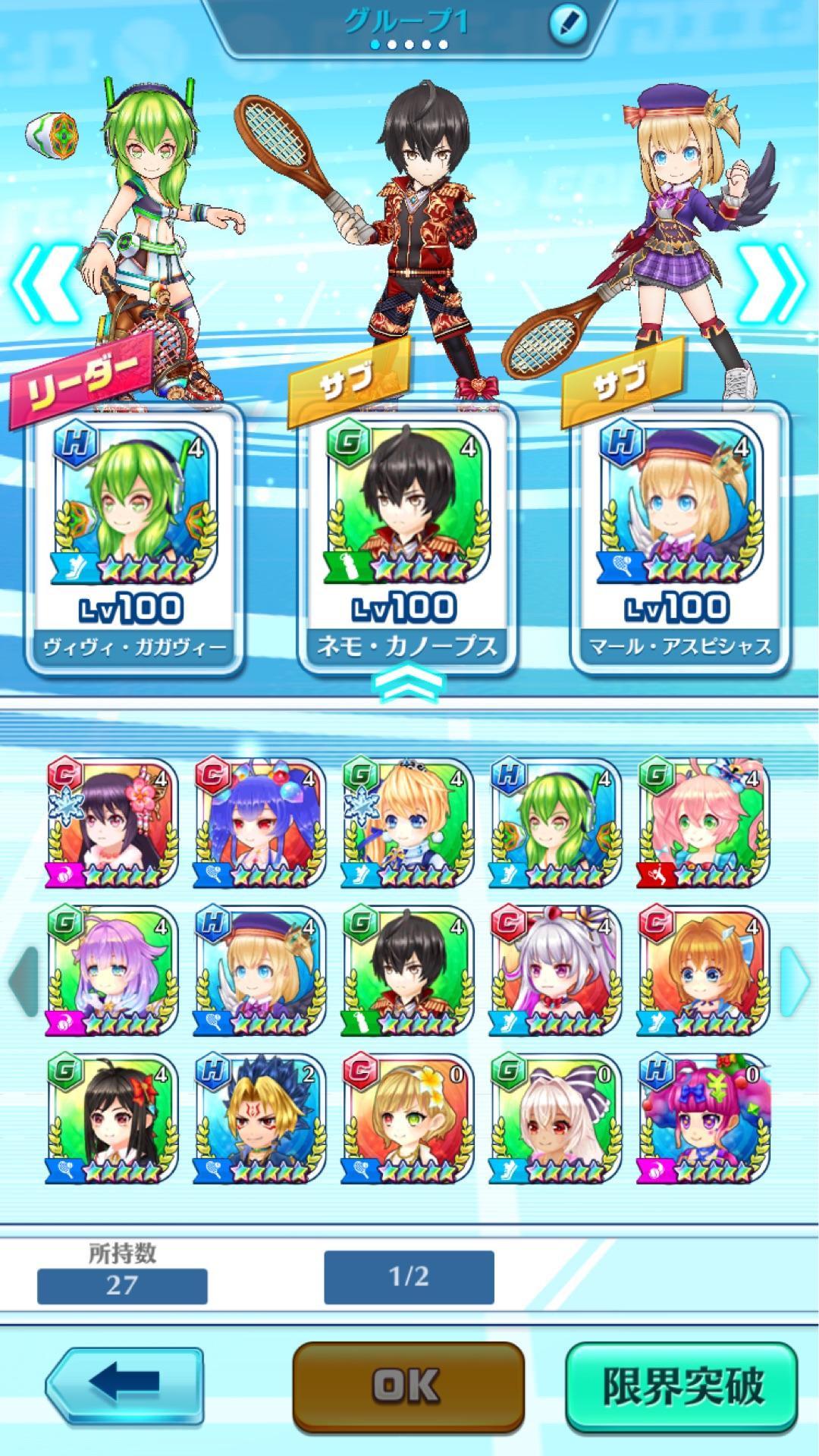Select sub card マール・アスピシャス

tap(680, 538)
